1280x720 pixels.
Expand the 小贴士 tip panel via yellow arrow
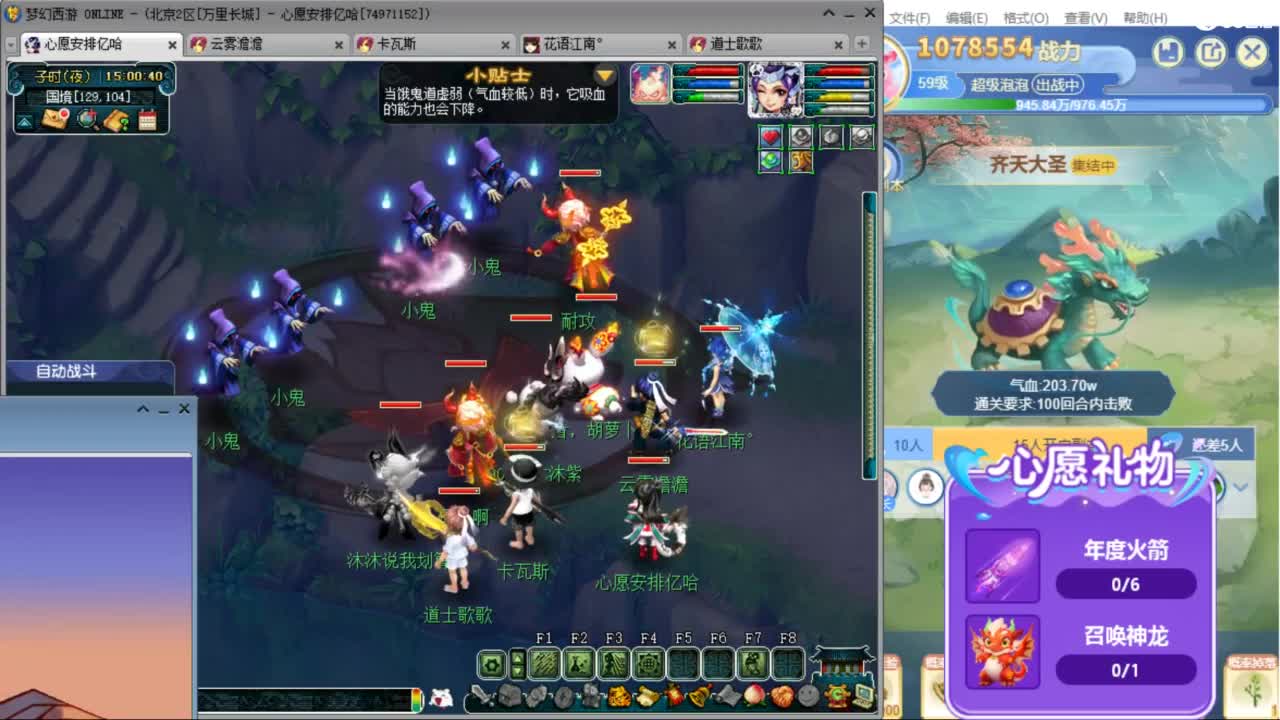(606, 75)
